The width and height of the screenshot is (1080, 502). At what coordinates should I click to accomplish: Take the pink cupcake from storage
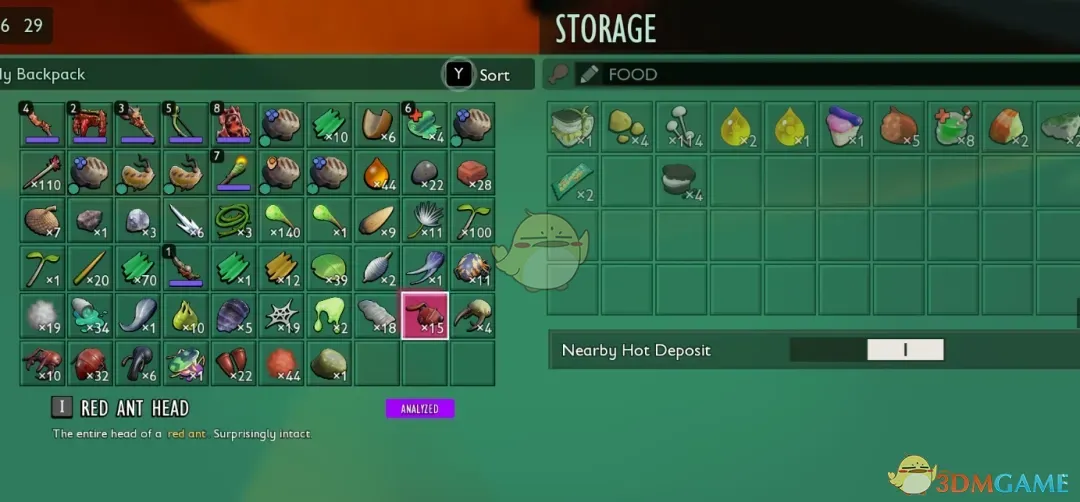pos(843,126)
